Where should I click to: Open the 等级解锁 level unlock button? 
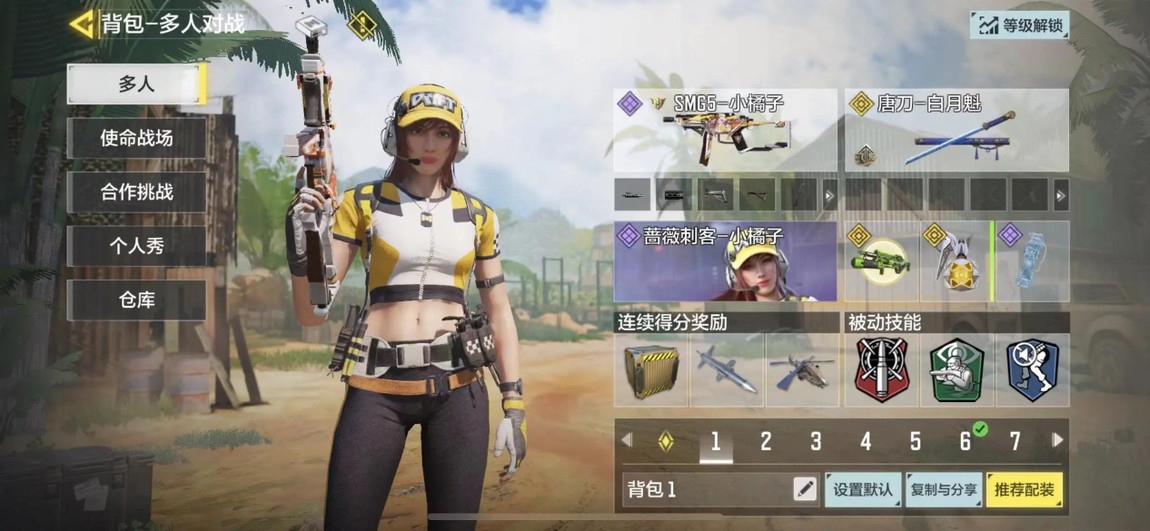coord(1019,25)
